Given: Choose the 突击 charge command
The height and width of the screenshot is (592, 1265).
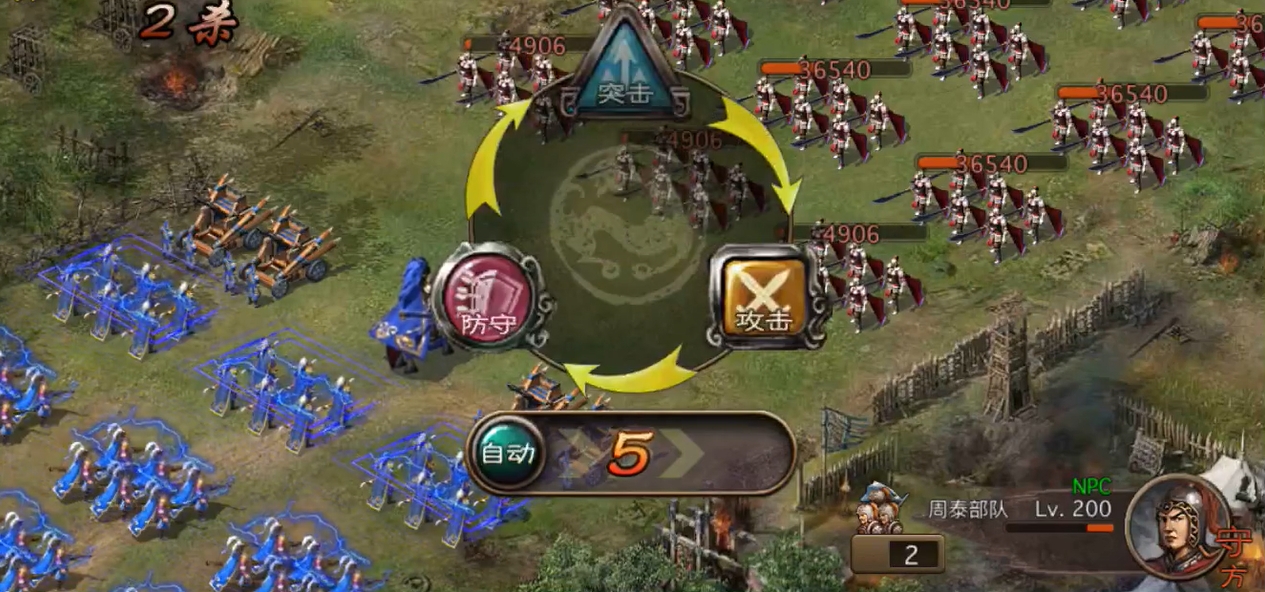Looking at the screenshot, I should [x=625, y=67].
